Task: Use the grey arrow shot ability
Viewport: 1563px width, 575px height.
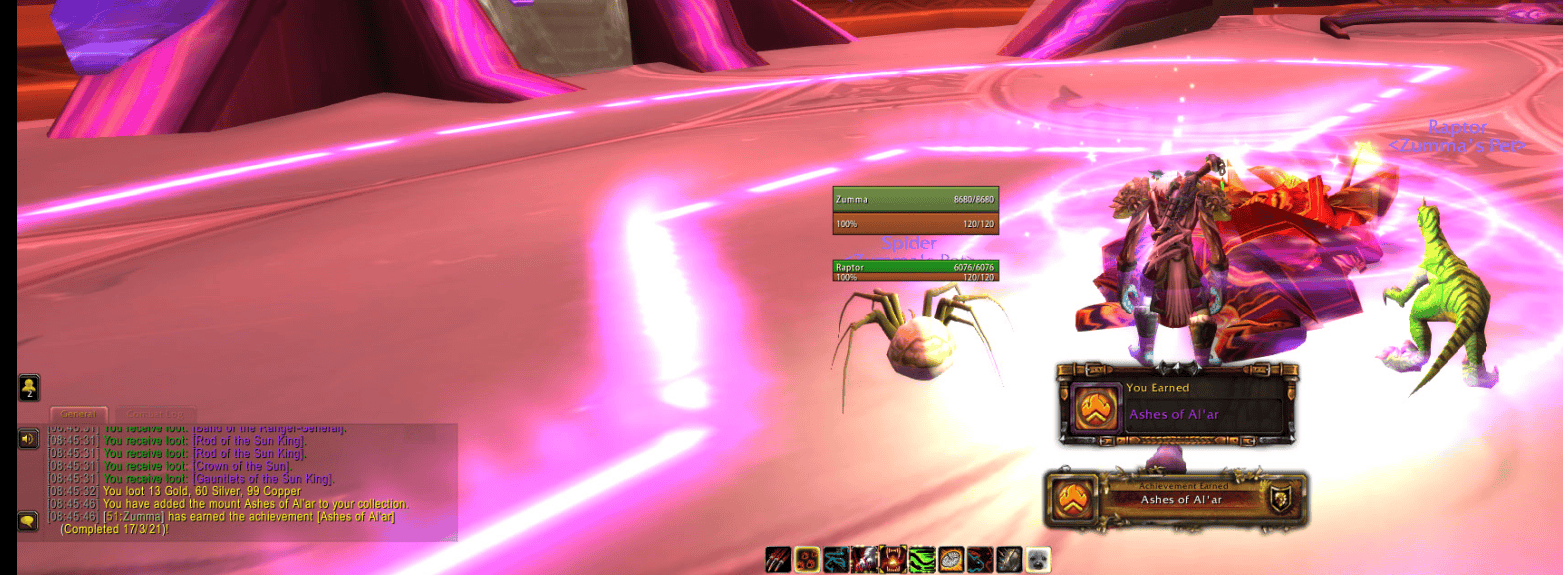Action: (1009, 560)
